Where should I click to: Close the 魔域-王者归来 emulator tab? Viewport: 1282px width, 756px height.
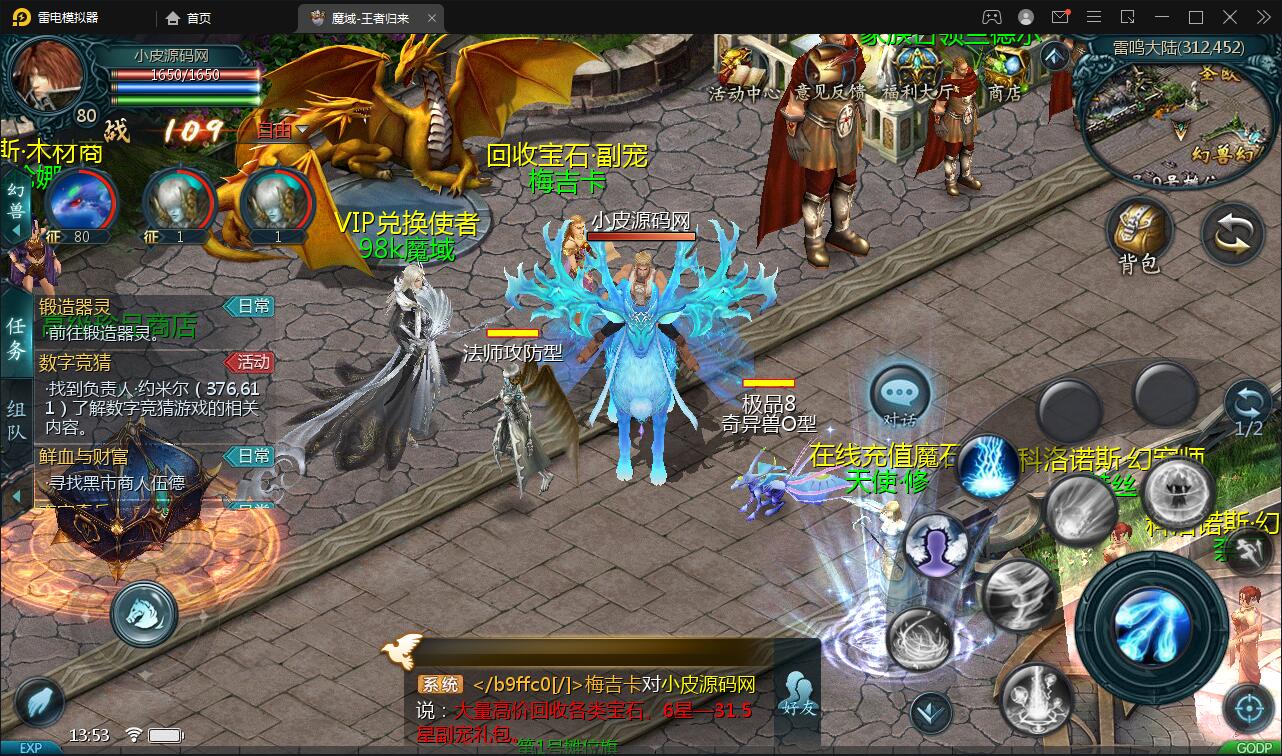[x=432, y=18]
